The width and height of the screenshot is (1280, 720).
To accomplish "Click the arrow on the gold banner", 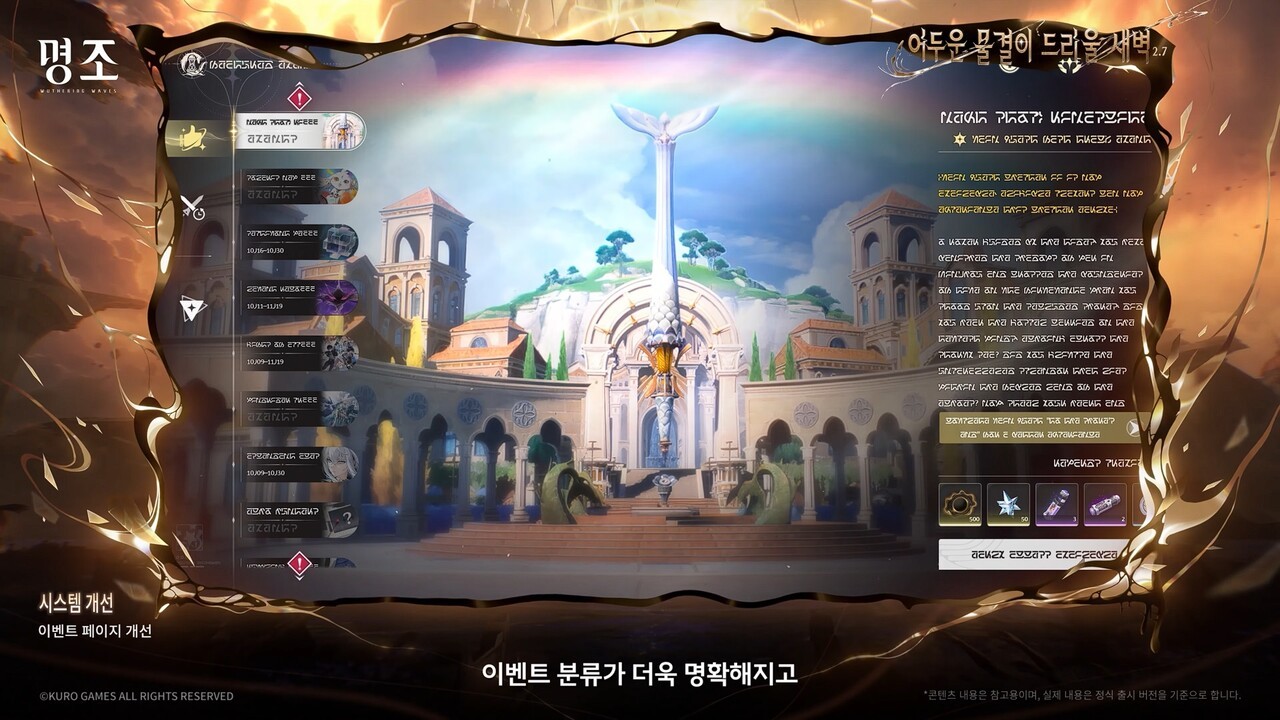I will (1133, 427).
